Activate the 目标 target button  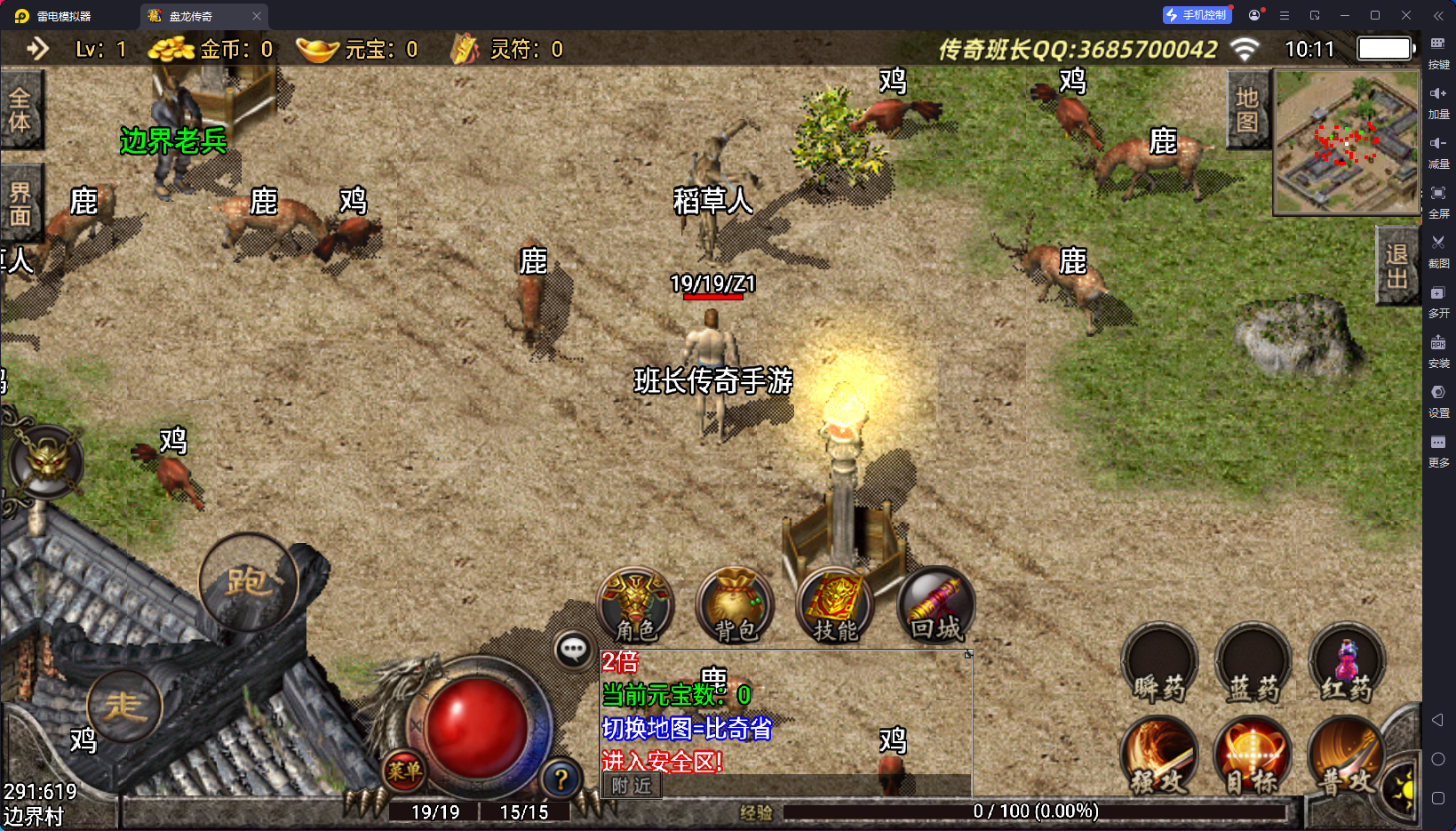tap(1253, 756)
